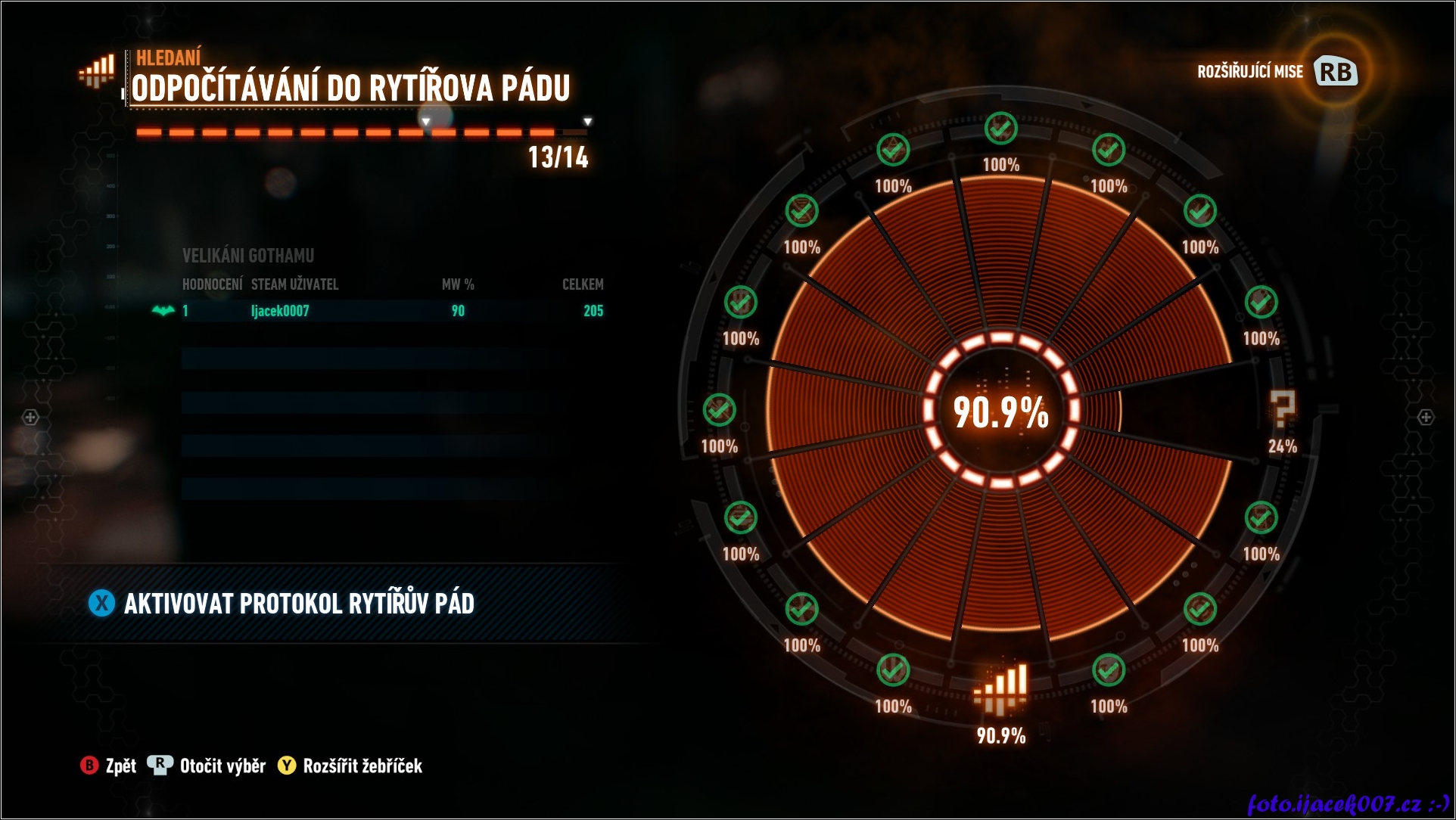Viewport: 1456px width, 820px height.
Task: Select the ljacek0007 leaderboard row
Action: tap(392, 311)
